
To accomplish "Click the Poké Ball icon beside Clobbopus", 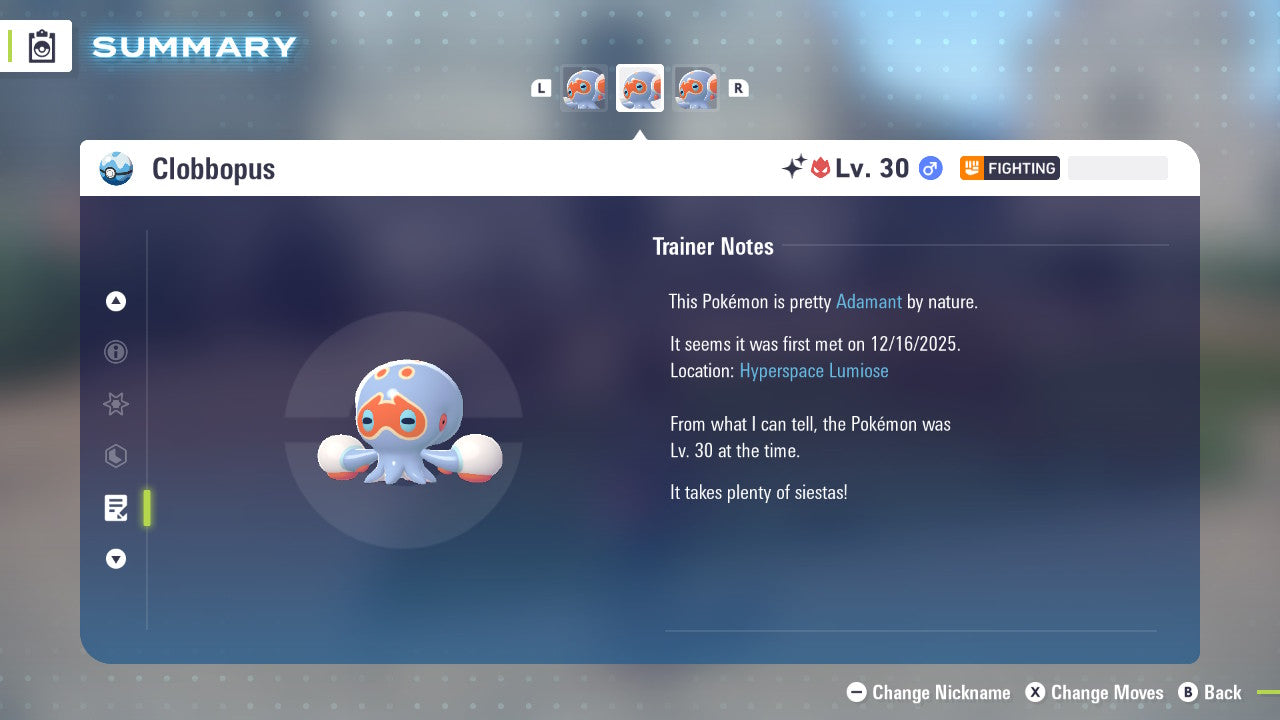I will [116, 169].
